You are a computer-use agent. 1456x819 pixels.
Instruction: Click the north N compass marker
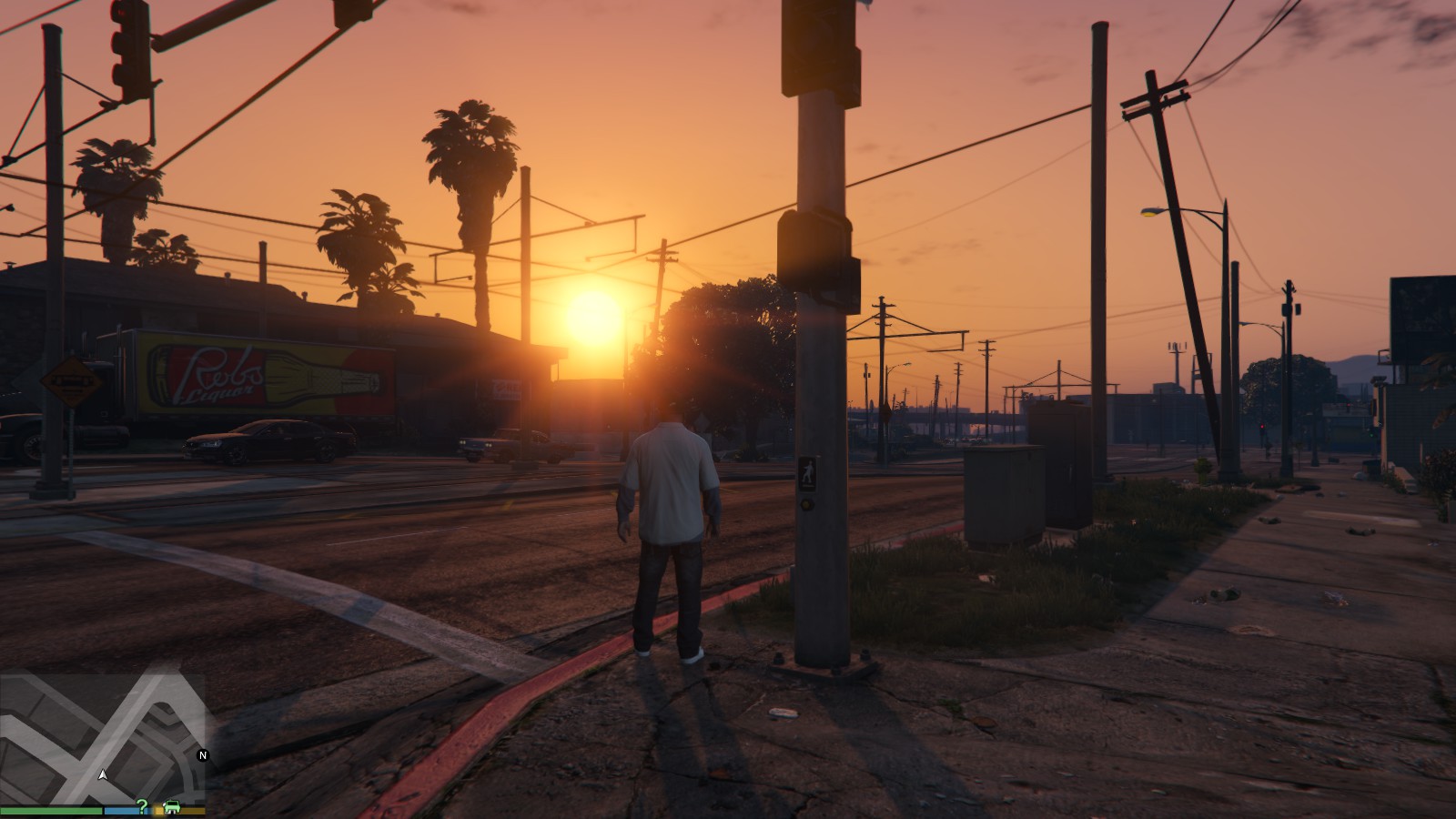(203, 755)
